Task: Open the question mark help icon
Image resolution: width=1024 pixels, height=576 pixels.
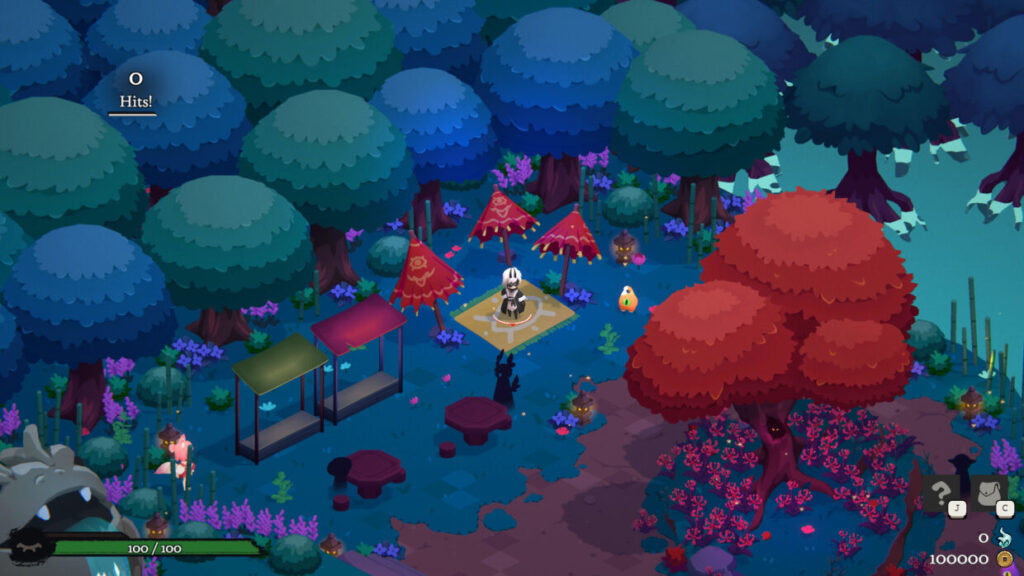Action: 942,494
